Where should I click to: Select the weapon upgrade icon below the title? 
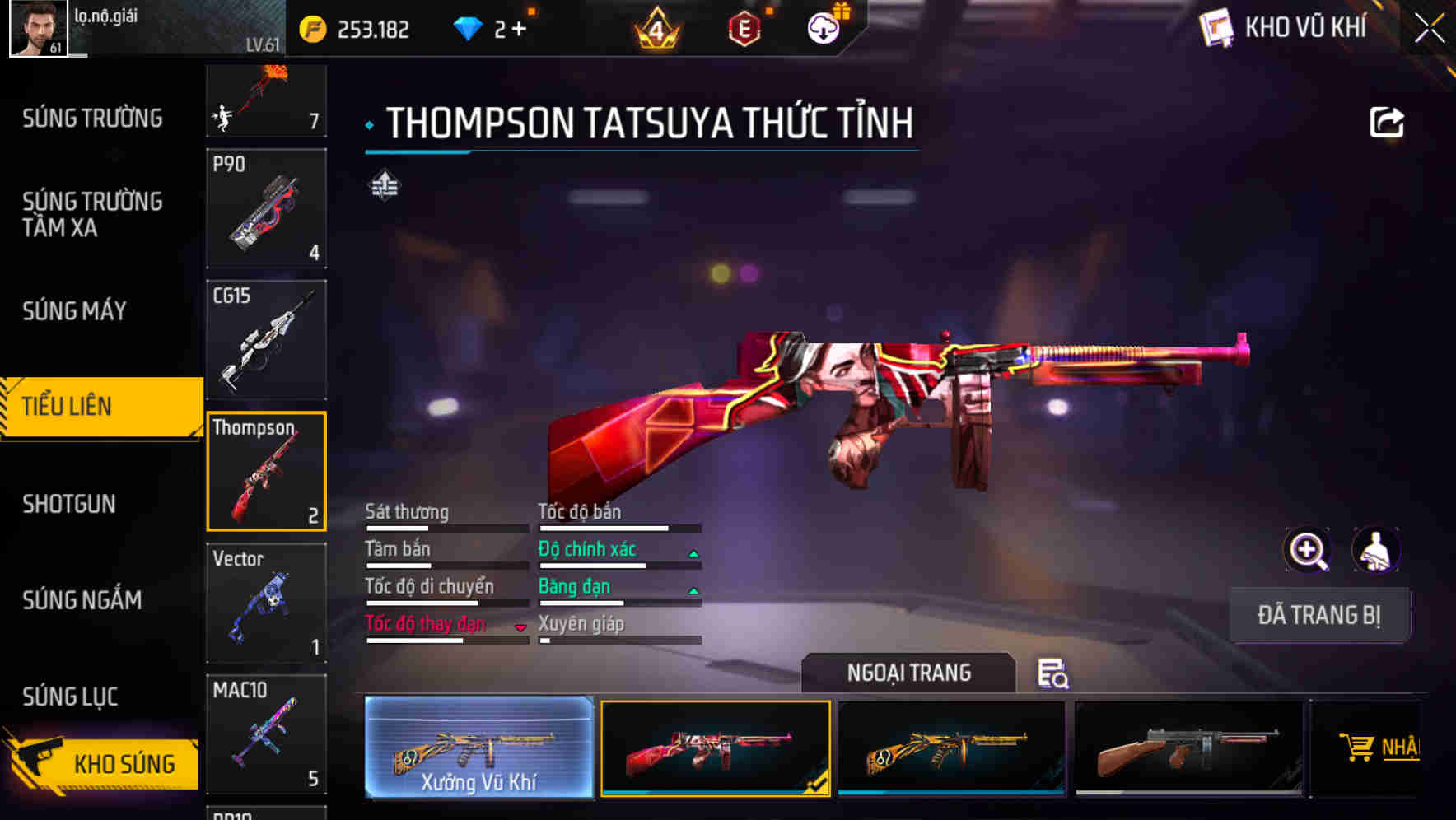(385, 184)
